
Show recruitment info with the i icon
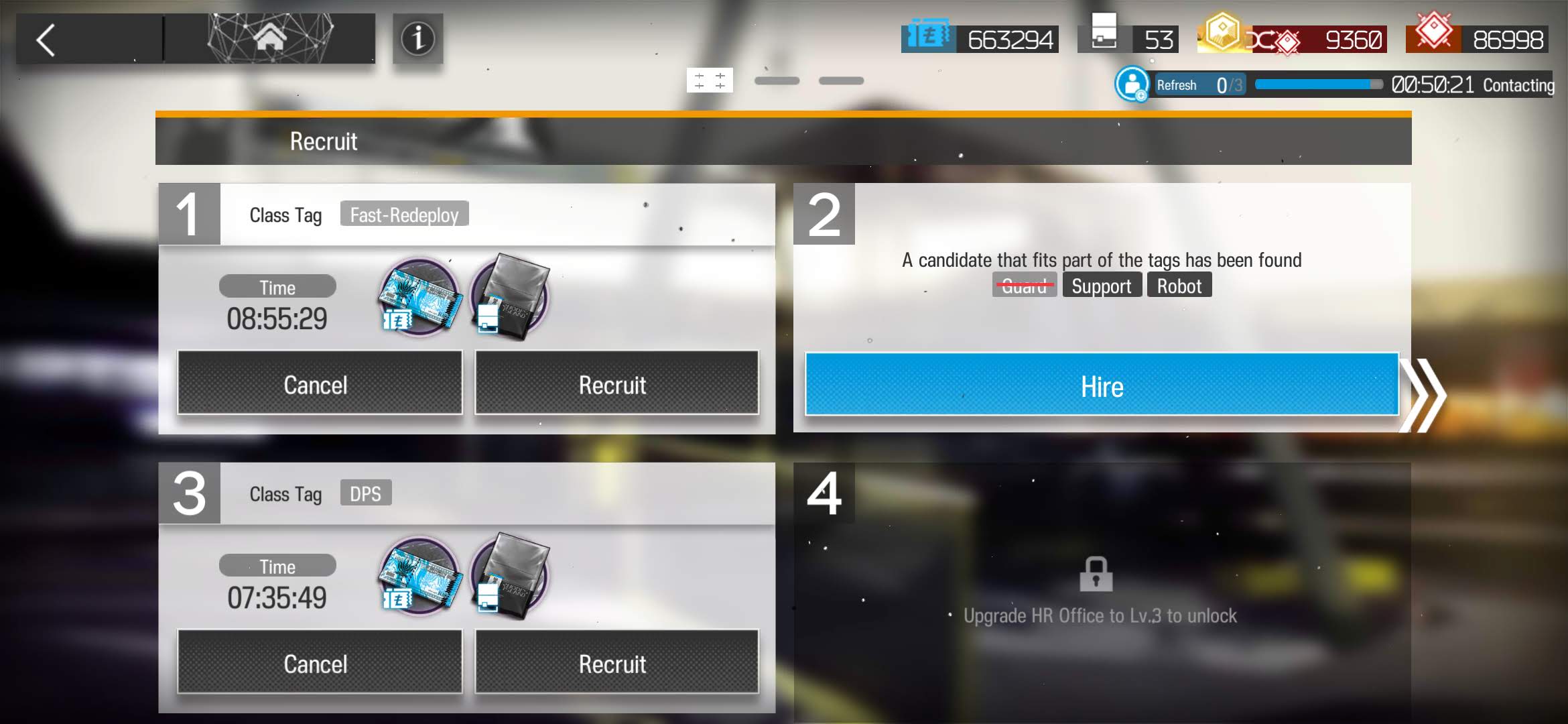pos(417,39)
